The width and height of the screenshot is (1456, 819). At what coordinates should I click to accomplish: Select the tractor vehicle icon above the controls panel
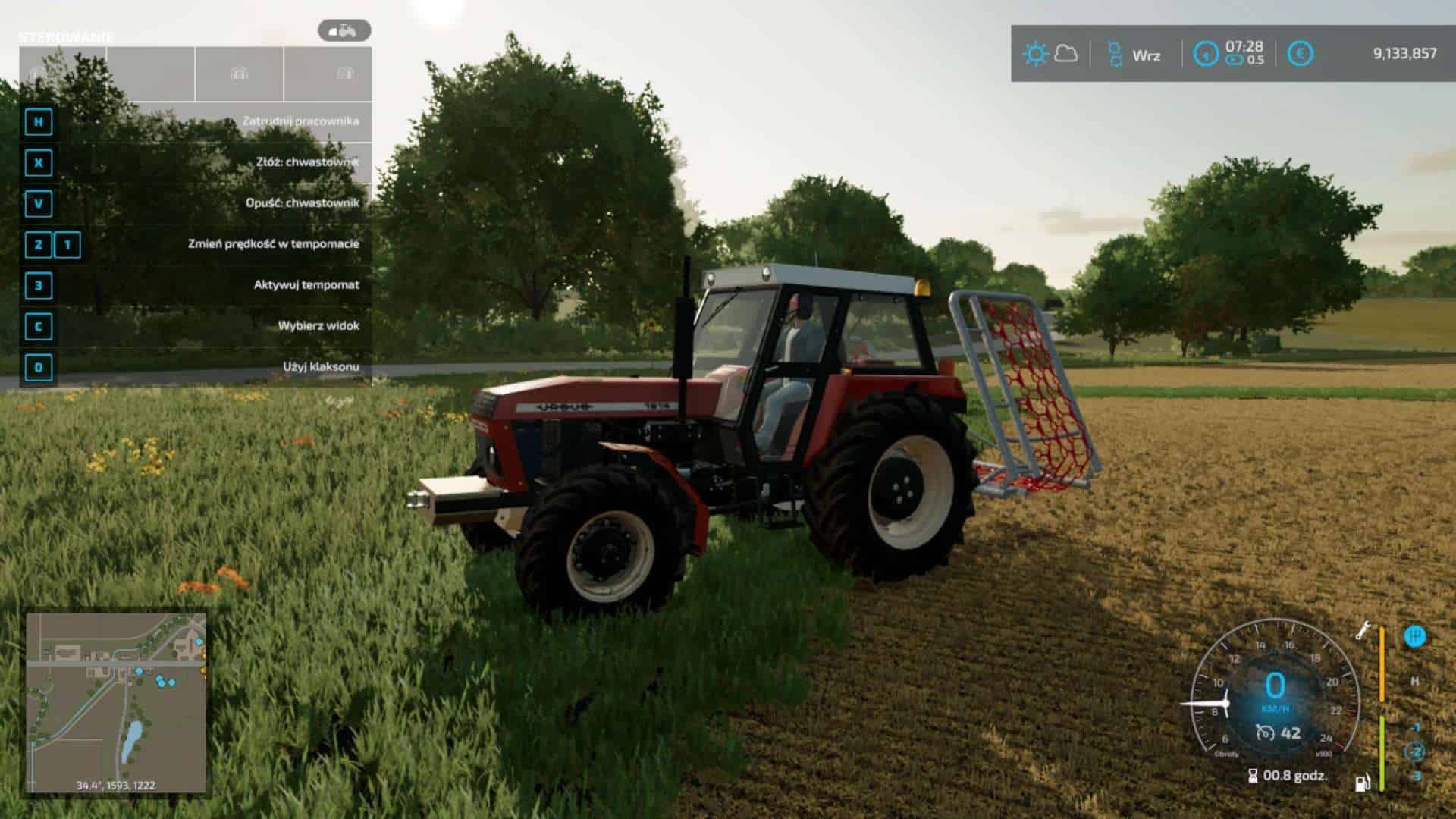click(x=344, y=31)
